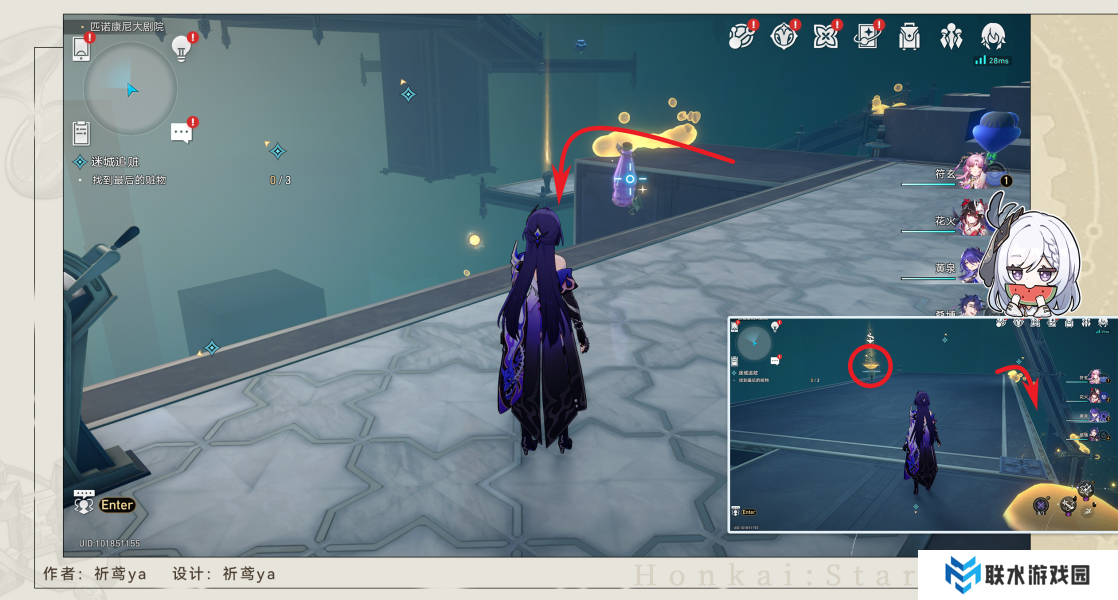Viewport: 1118px width, 600px height.
Task: Open the backpack inventory icon
Action: click(909, 37)
